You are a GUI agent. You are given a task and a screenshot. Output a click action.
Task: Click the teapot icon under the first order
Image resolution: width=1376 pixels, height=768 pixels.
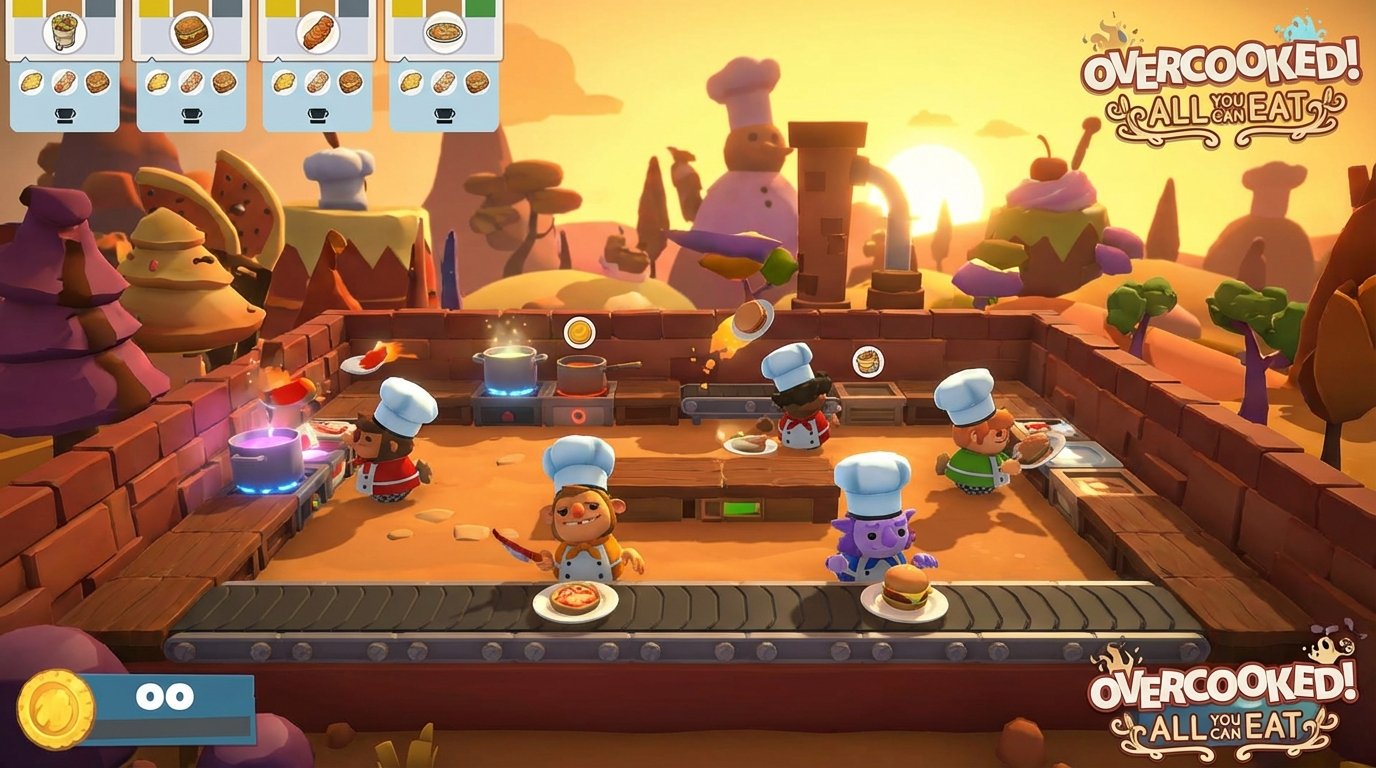point(66,113)
